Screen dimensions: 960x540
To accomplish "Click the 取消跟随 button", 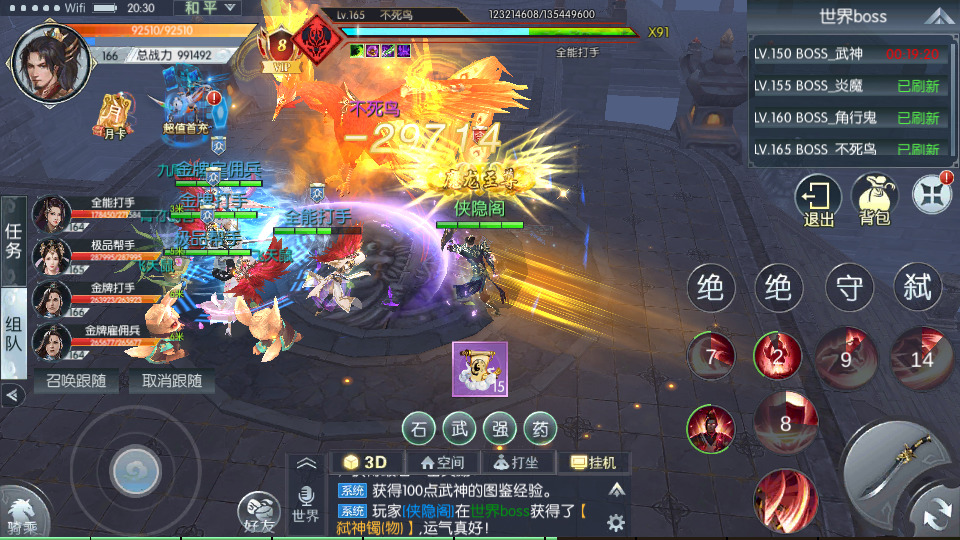I will 171,381.
